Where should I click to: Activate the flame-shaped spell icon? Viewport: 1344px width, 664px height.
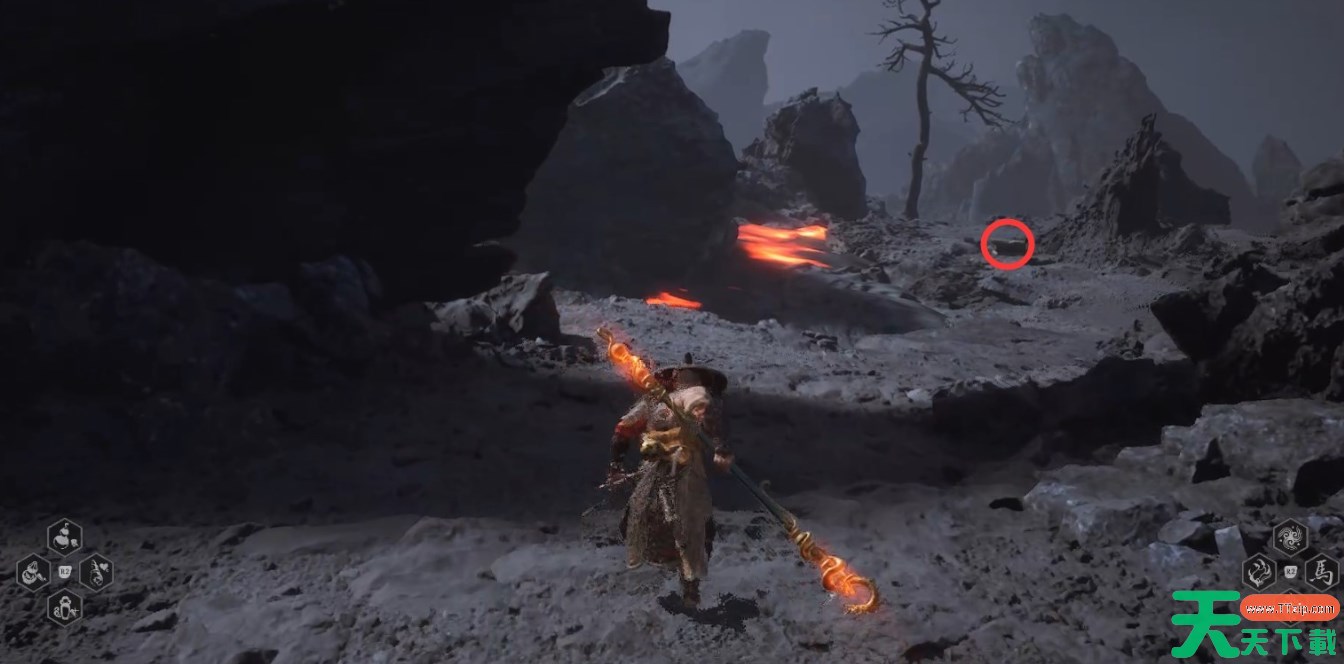coord(1259,574)
